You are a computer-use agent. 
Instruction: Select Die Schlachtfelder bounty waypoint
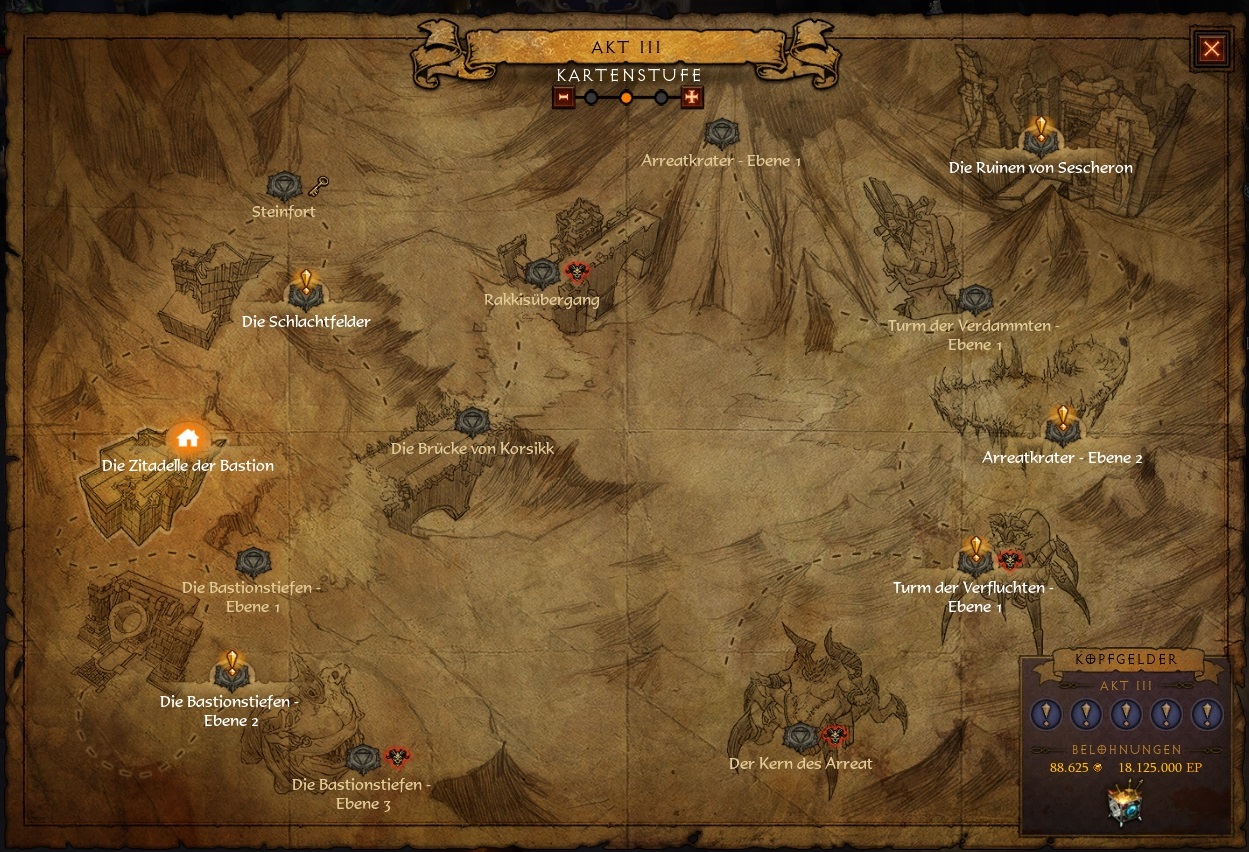[x=305, y=294]
